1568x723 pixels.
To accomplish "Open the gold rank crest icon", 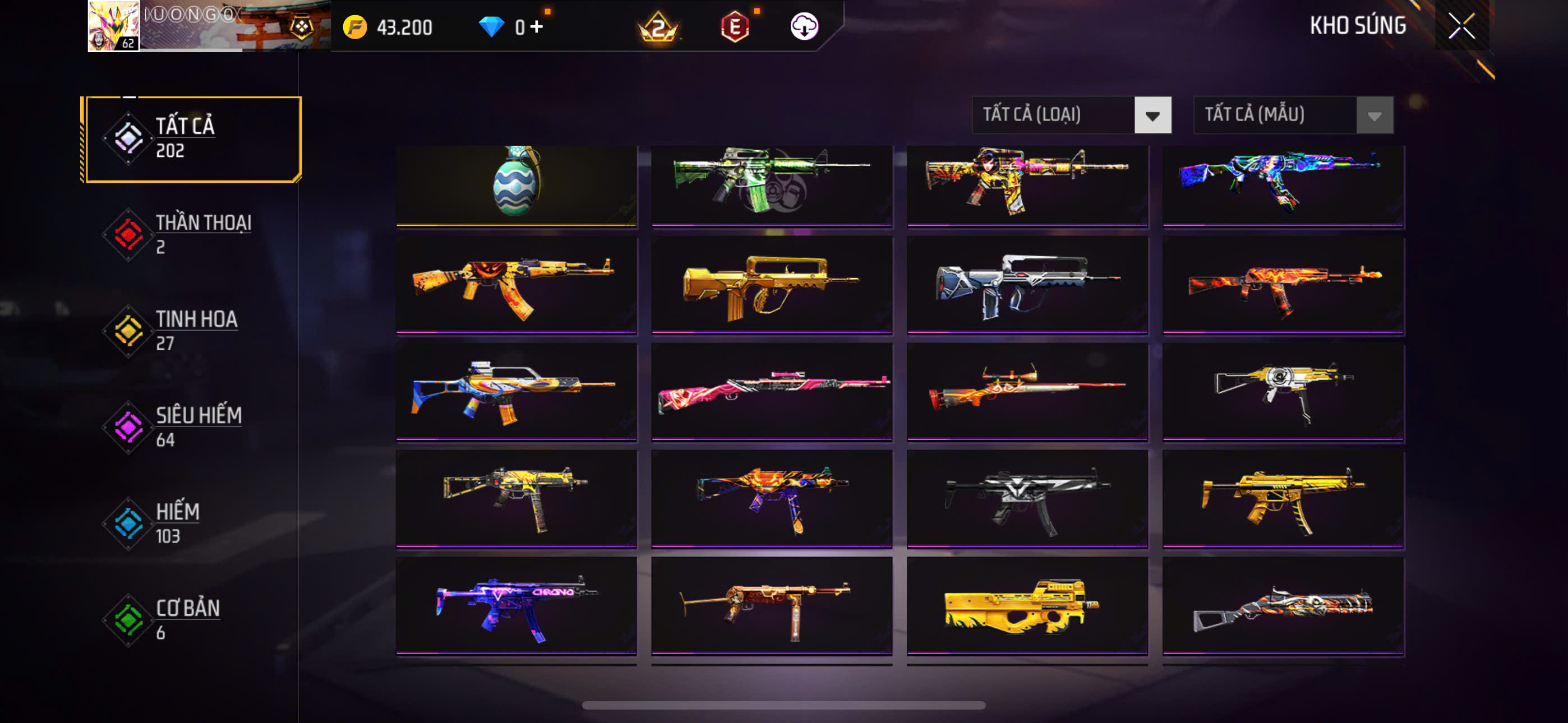I will click(658, 27).
